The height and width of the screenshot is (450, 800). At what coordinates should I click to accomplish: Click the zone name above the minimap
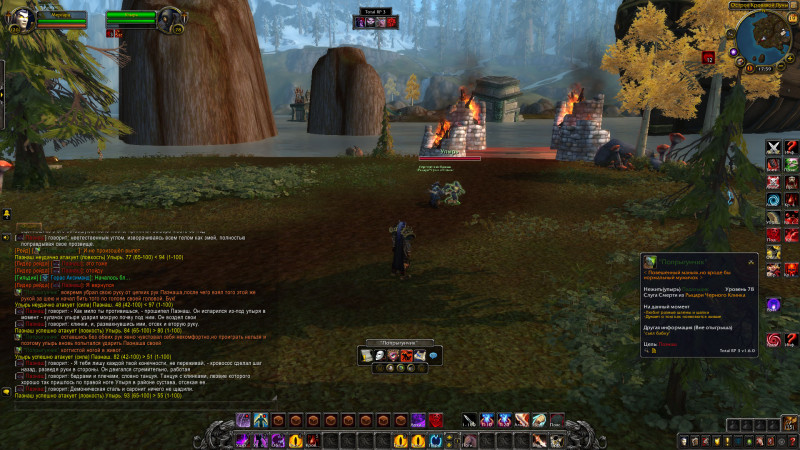click(x=754, y=5)
